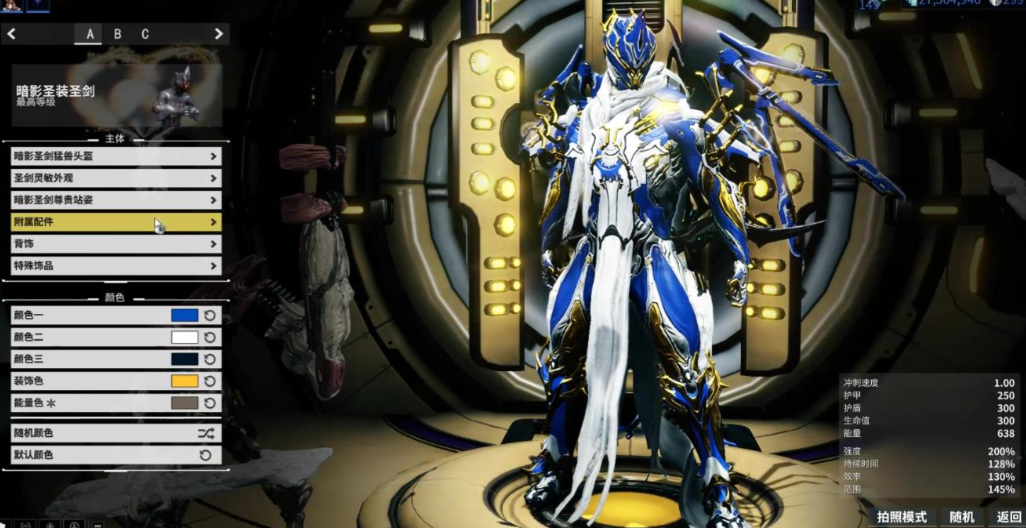This screenshot has height=528, width=1026.
Task: Change the white 颜色二 color swatch
Action: (x=185, y=337)
